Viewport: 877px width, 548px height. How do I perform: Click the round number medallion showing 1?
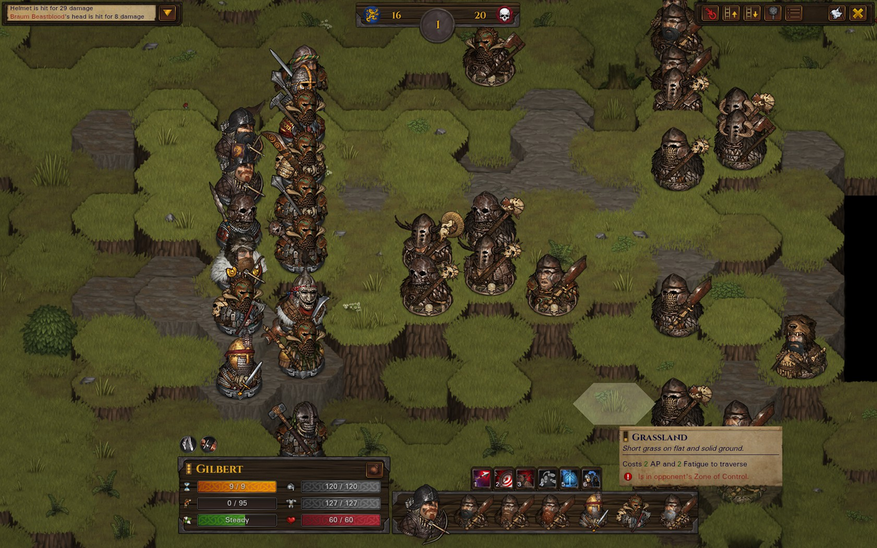pyautogui.click(x=437, y=24)
